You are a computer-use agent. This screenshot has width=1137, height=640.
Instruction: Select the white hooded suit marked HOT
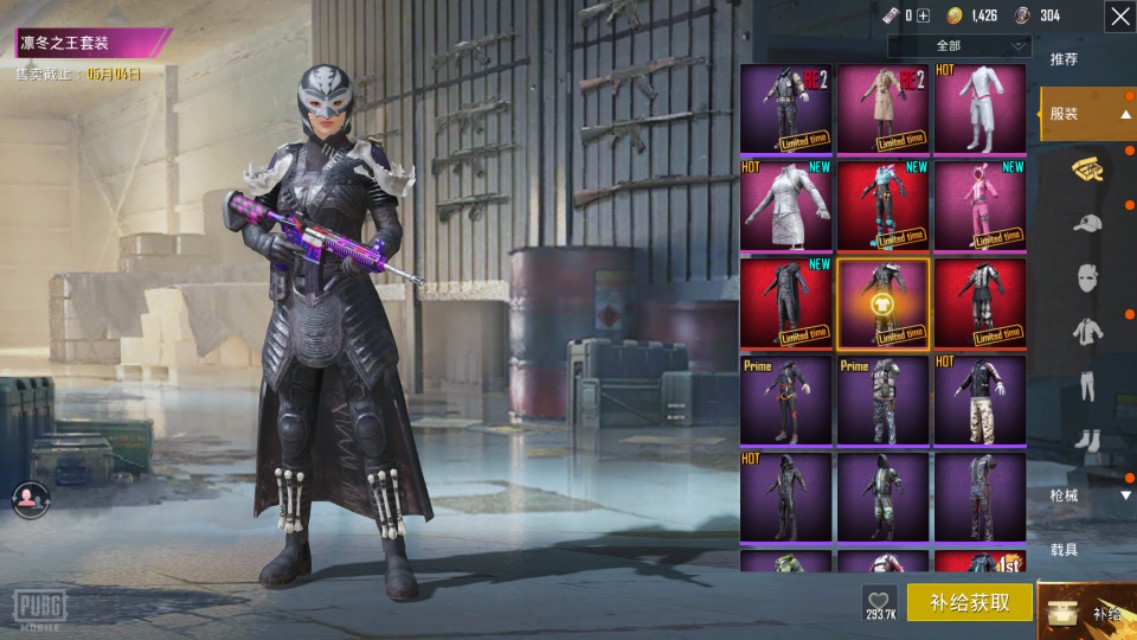[x=980, y=108]
